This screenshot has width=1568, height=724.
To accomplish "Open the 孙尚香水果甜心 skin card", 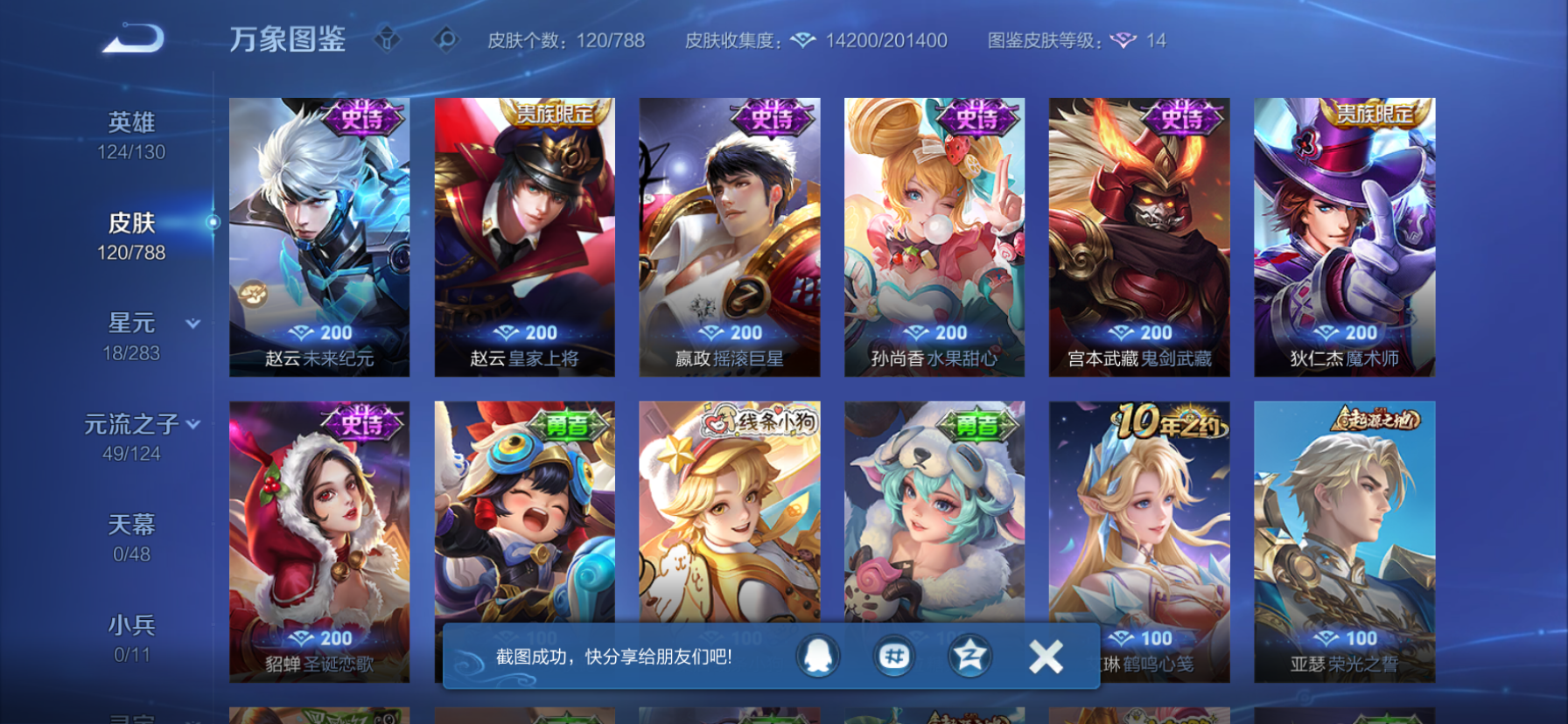I will 934,236.
